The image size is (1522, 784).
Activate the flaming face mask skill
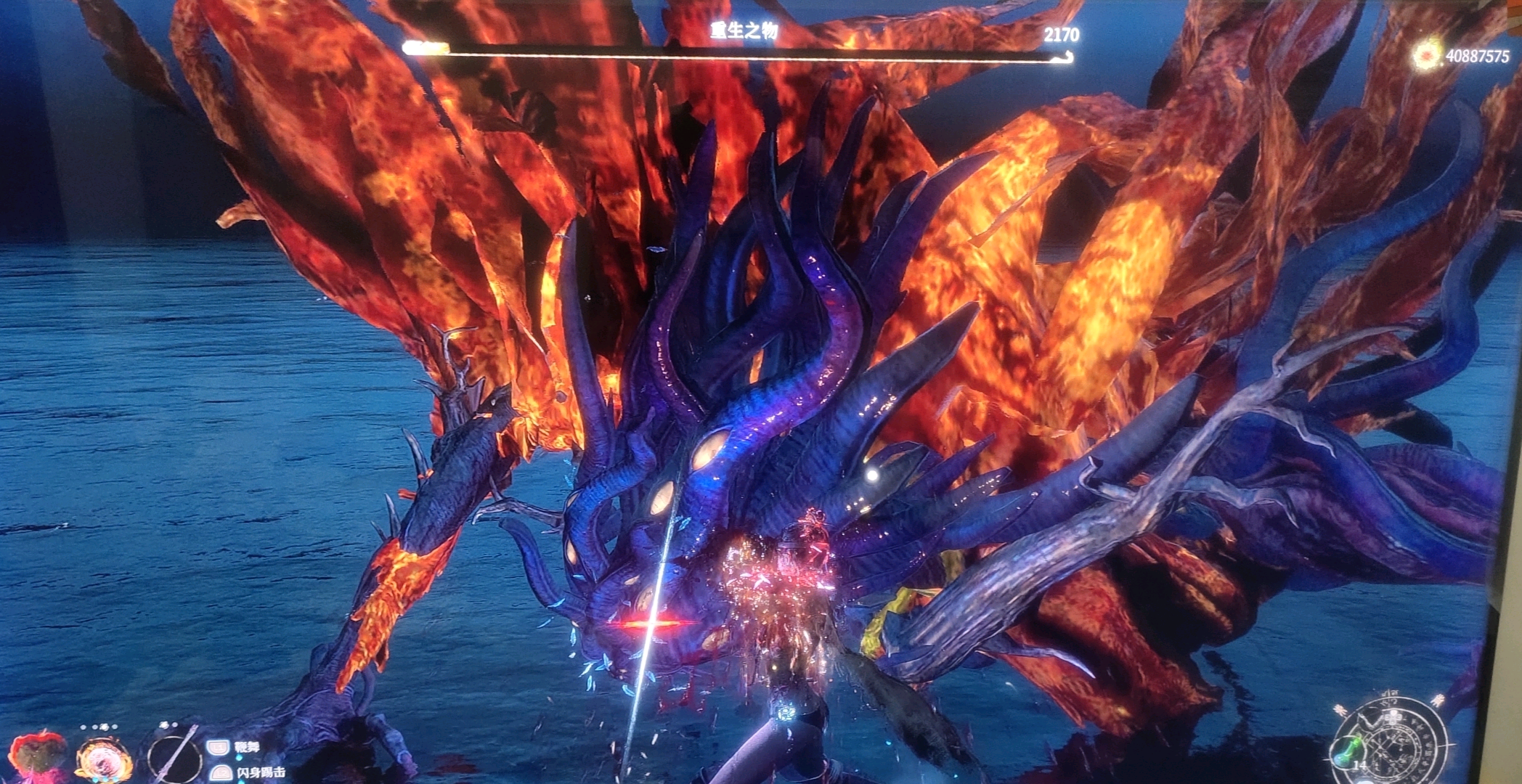click(x=105, y=759)
